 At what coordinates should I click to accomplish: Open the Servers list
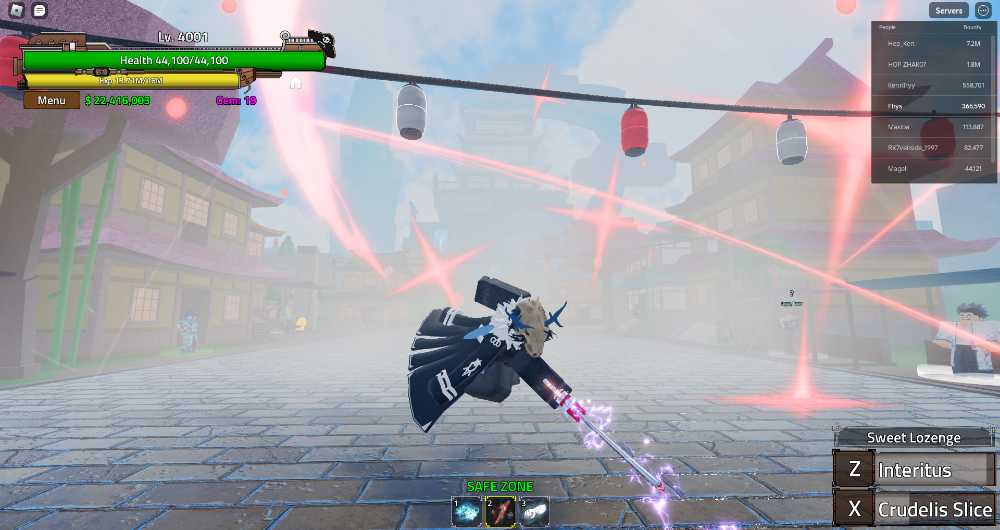pyautogui.click(x=948, y=11)
